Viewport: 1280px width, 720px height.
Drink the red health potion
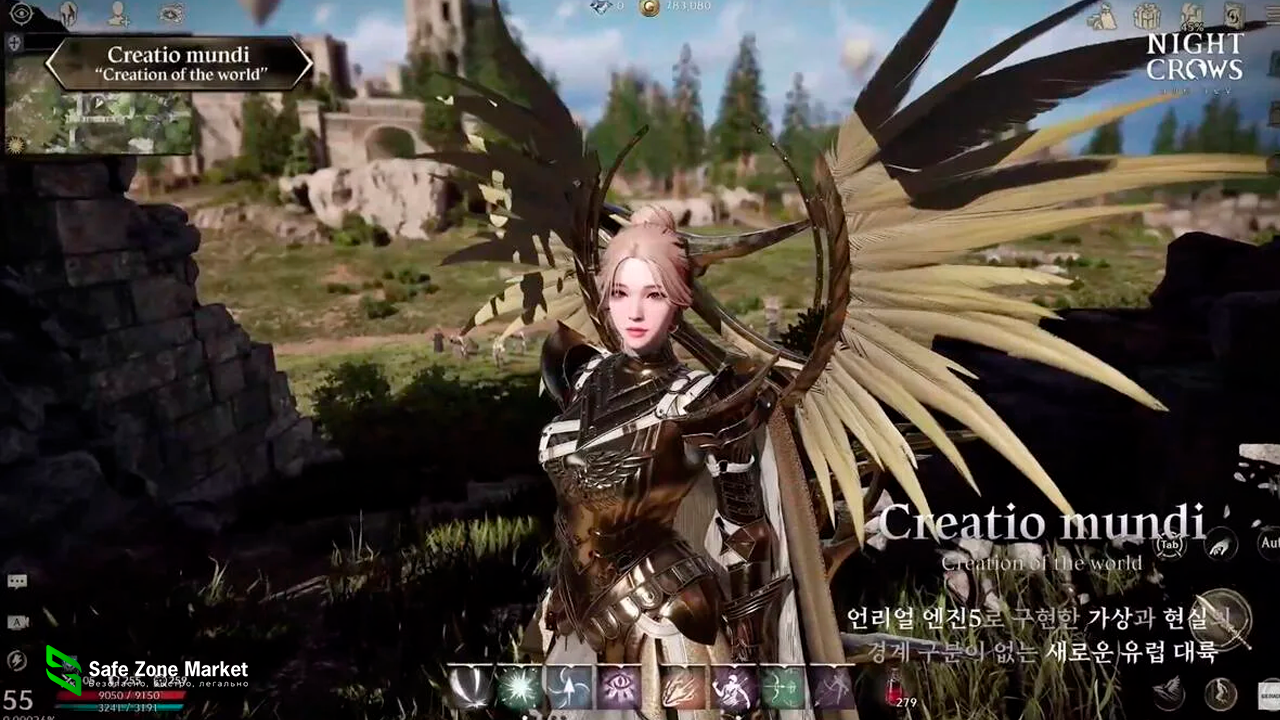tap(895, 690)
